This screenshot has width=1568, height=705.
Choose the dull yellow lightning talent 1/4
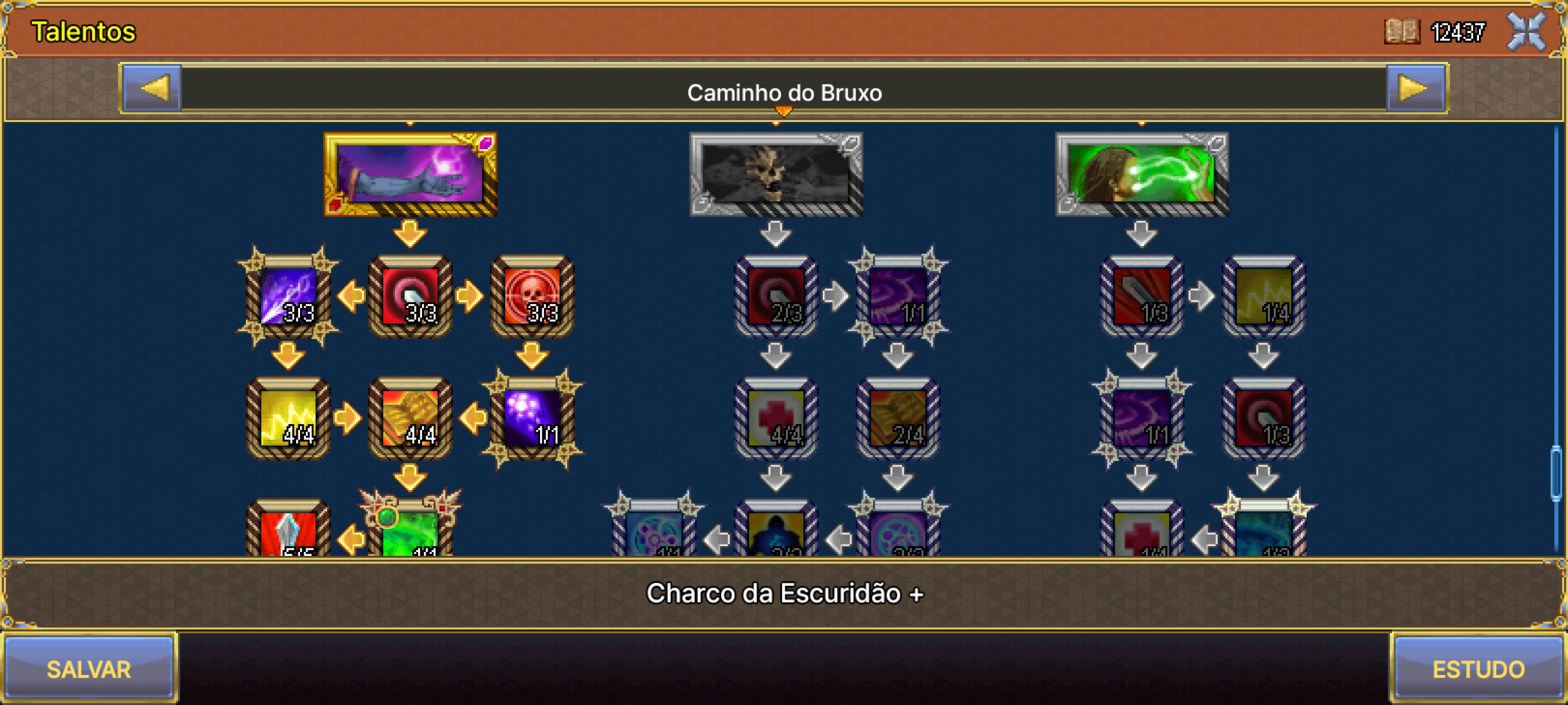pos(1264,296)
